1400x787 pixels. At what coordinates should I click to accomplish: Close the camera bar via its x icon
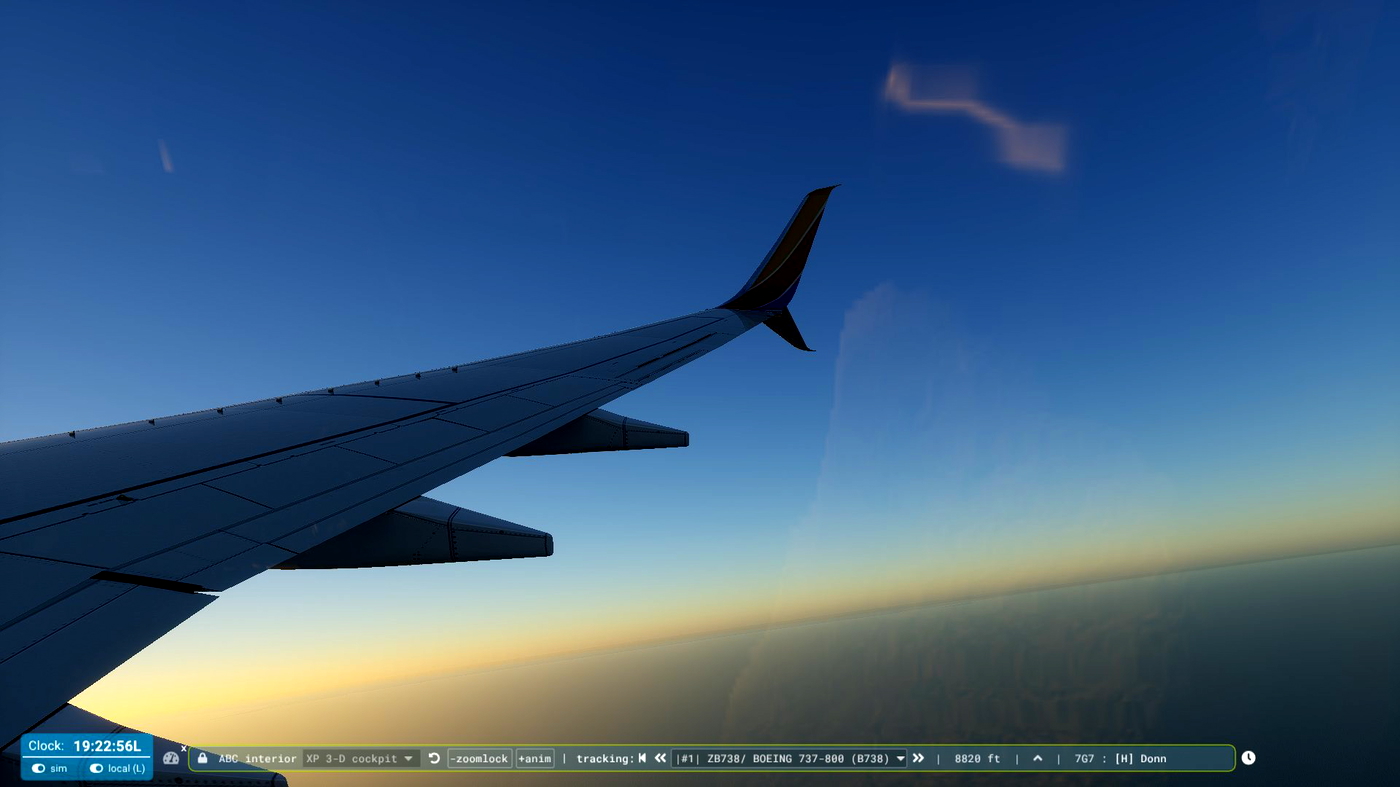(183, 748)
